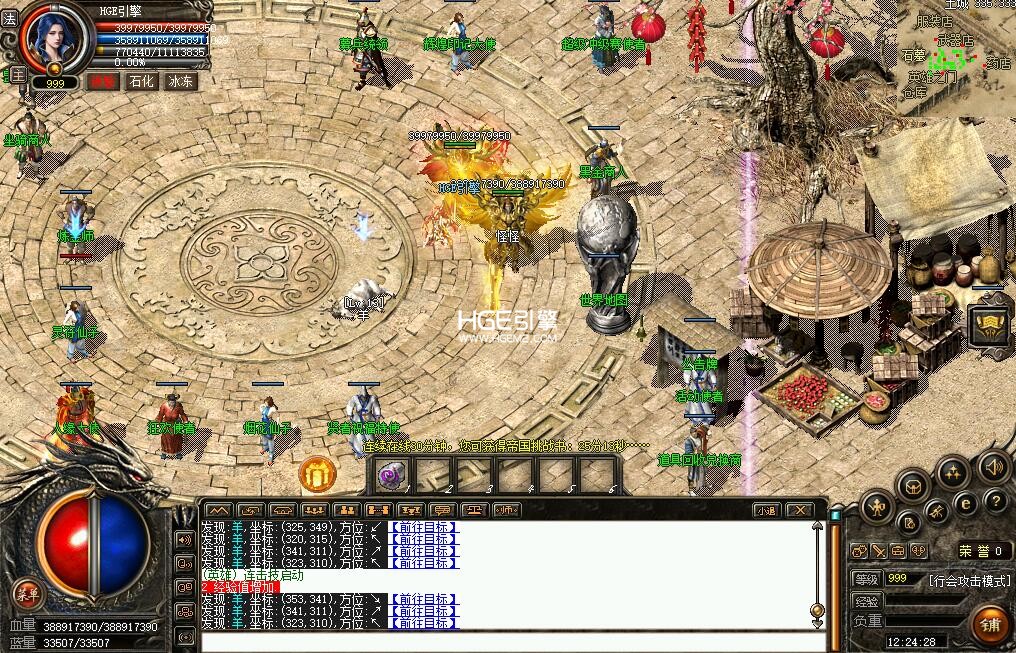Click the 石化 (petrify) button
The image size is (1016, 653).
click(x=141, y=82)
